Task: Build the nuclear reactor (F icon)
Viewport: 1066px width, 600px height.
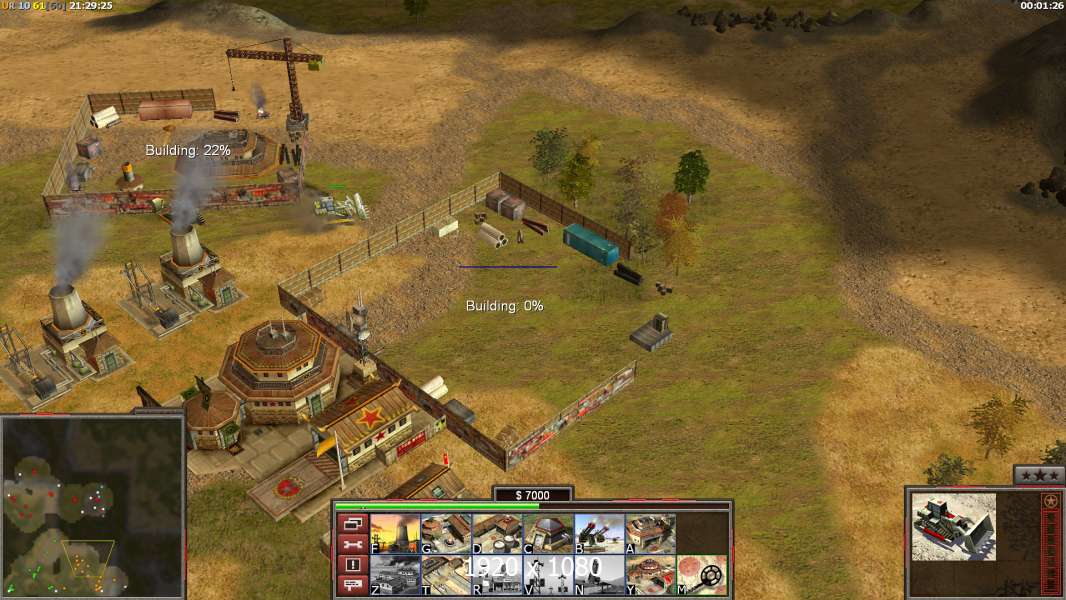Action: (x=395, y=533)
